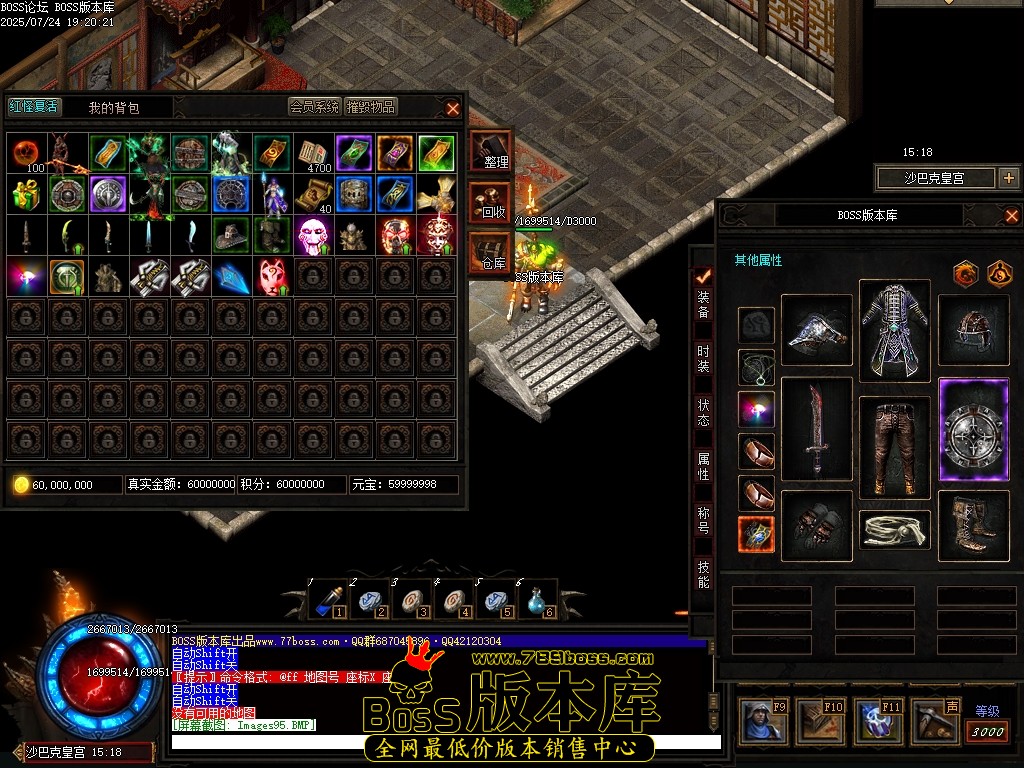1024x768 pixels.
Task: Click the 红怪复活 button
Action: tap(34, 107)
